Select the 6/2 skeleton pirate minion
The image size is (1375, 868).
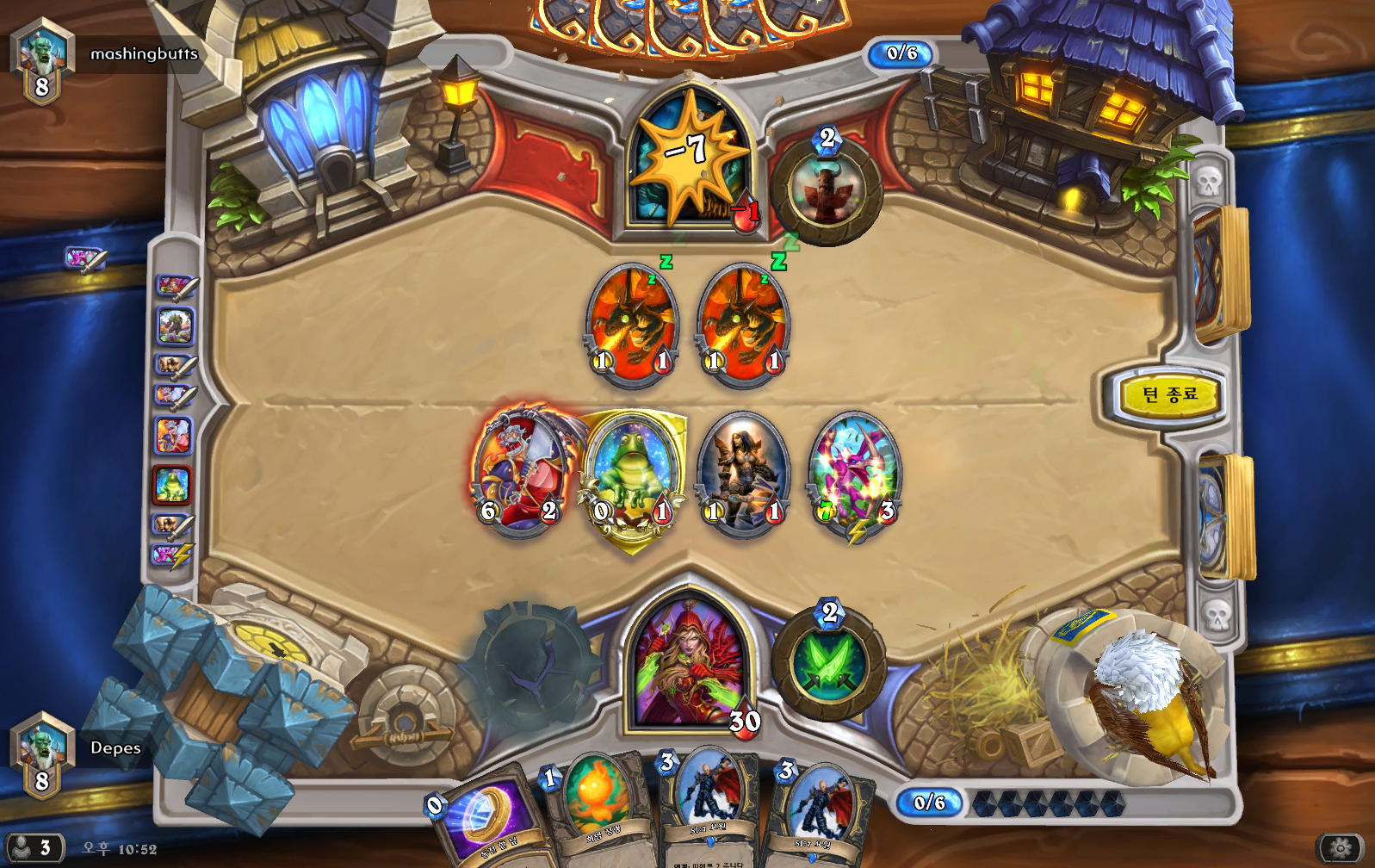[519, 471]
